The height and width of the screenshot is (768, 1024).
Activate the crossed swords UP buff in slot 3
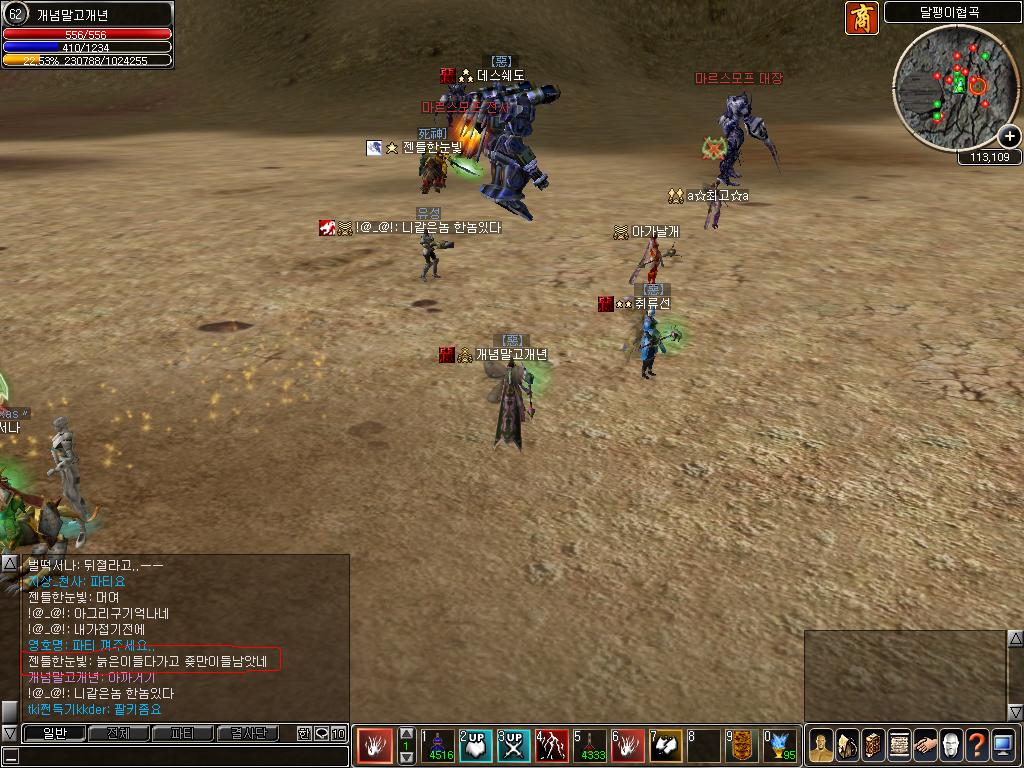pyautogui.click(x=514, y=746)
